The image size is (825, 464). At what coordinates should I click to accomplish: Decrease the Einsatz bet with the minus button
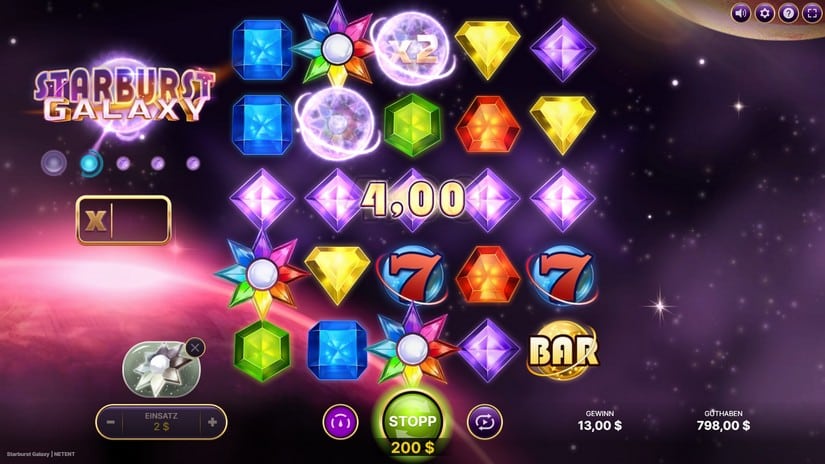coord(110,422)
